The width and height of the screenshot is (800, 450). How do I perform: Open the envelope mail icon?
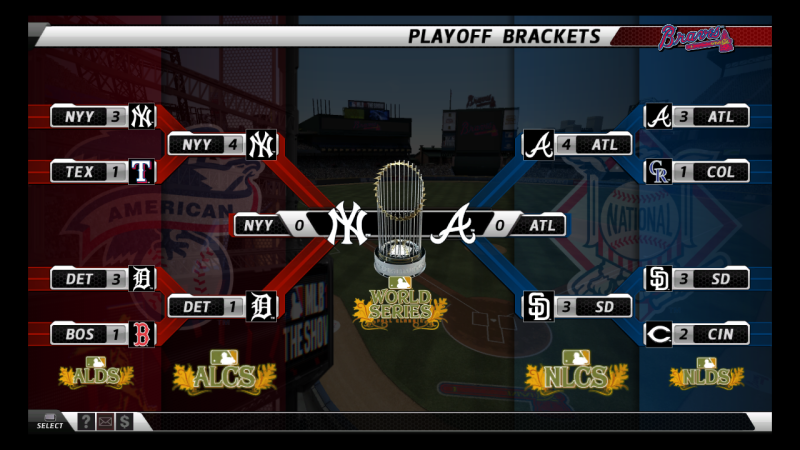coord(106,422)
